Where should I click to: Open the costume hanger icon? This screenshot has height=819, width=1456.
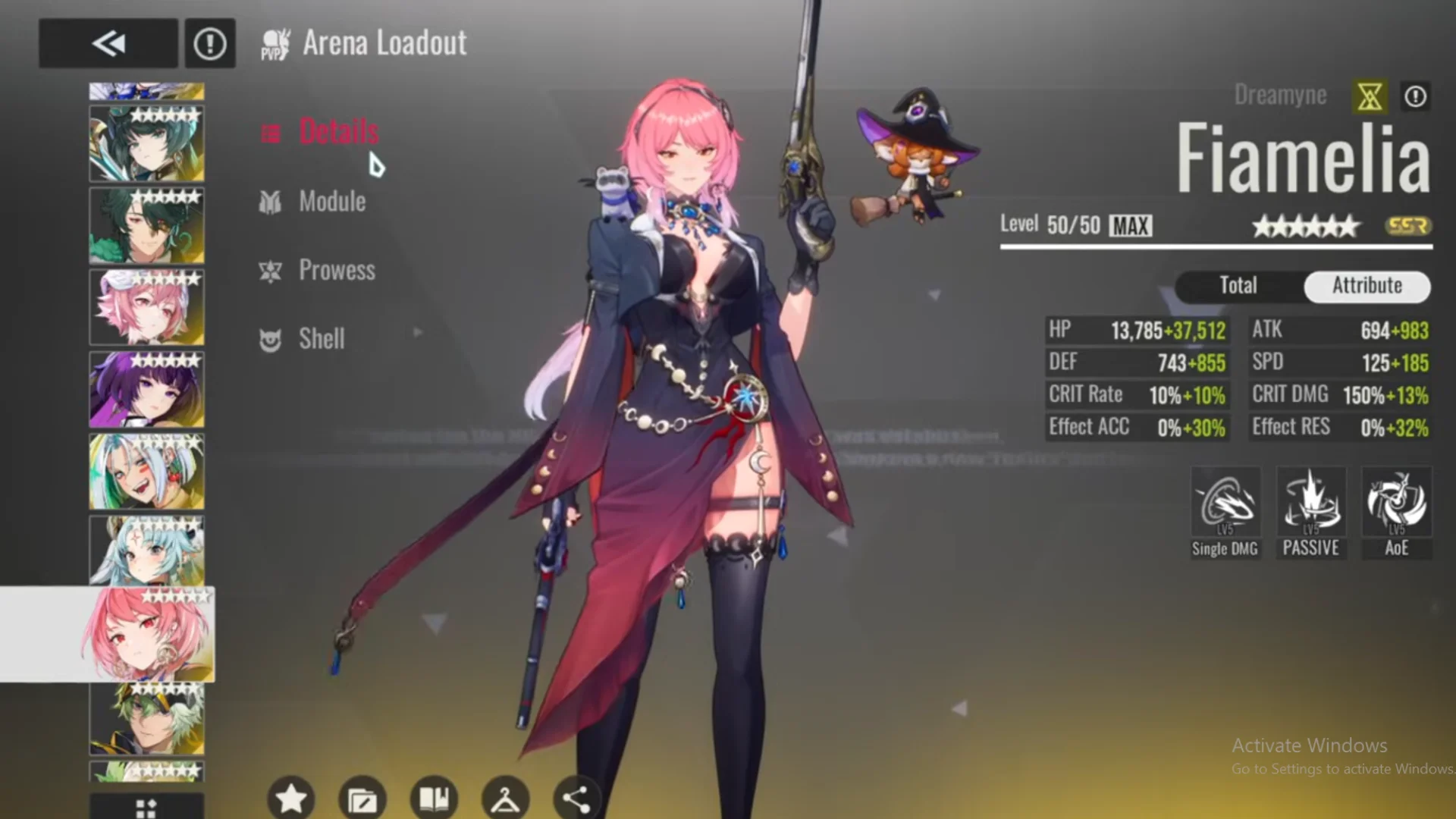[x=504, y=797]
